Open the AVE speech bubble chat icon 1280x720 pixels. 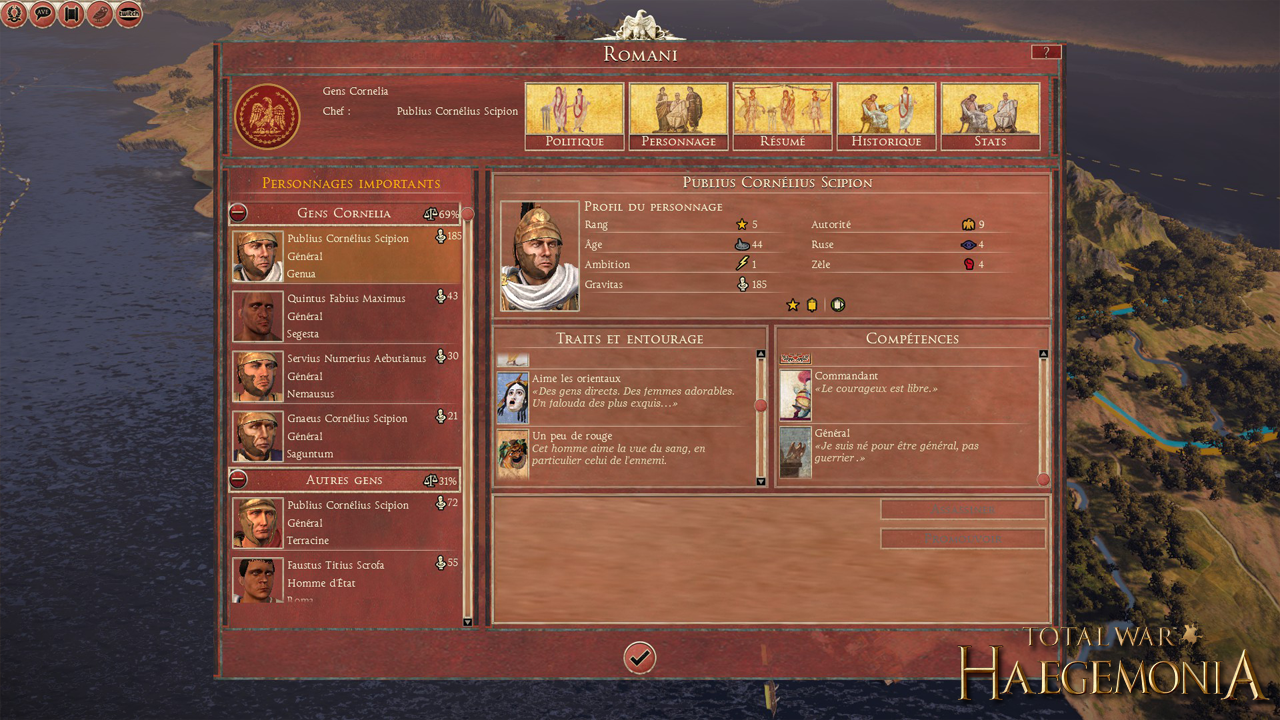point(42,14)
